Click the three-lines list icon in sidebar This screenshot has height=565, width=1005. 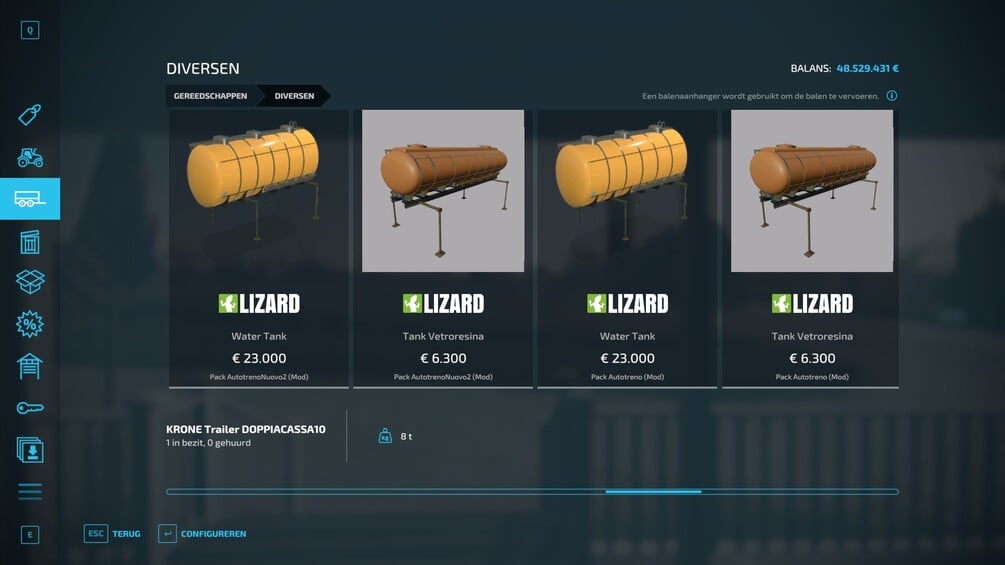[x=30, y=491]
